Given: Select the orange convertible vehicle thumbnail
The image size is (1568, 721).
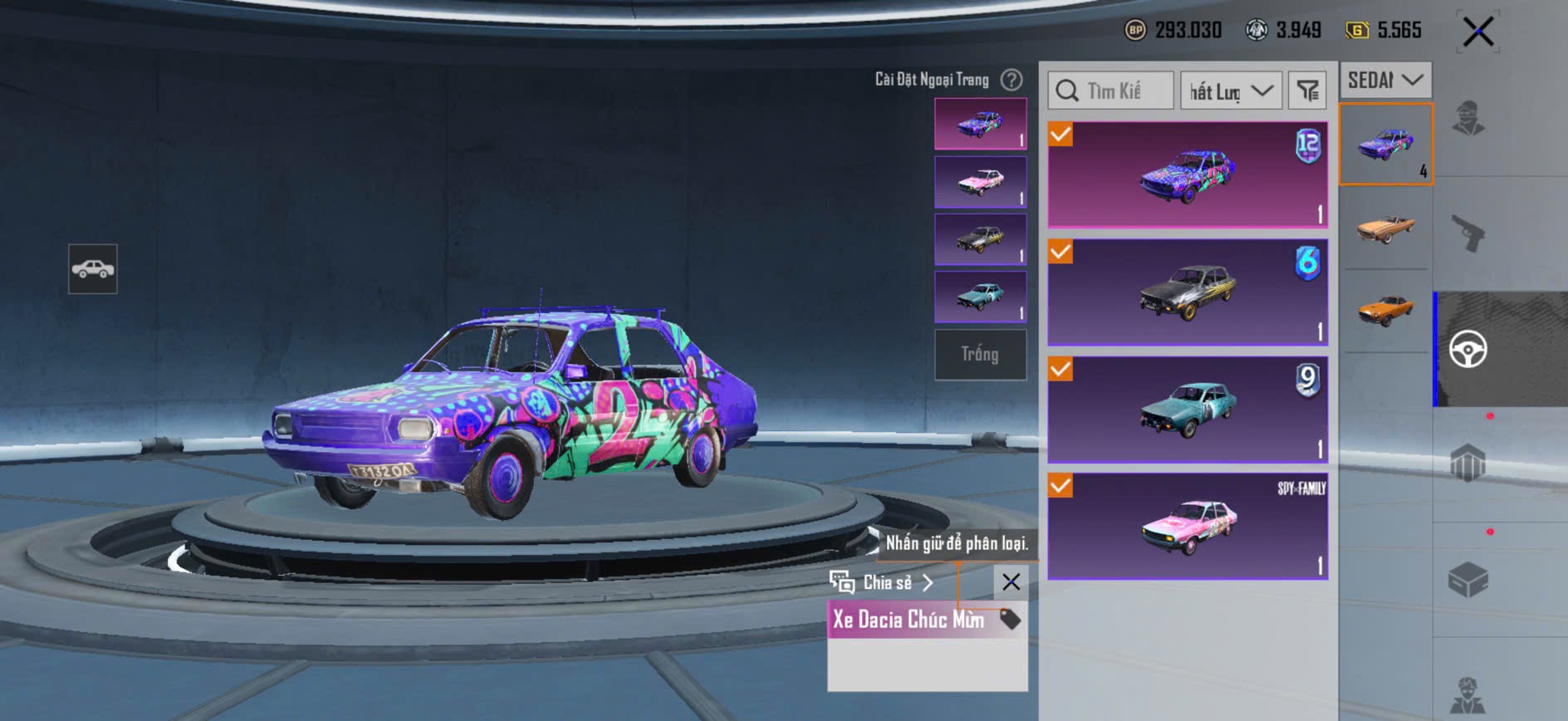Looking at the screenshot, I should 1384,227.
